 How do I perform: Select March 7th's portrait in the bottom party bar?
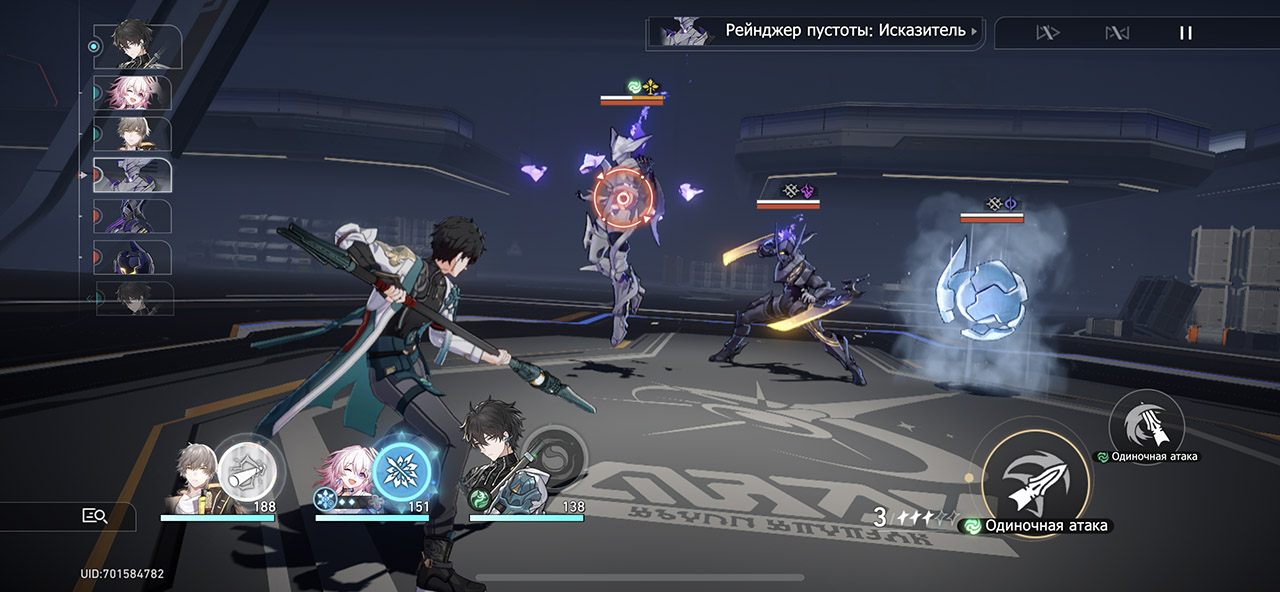(345, 477)
